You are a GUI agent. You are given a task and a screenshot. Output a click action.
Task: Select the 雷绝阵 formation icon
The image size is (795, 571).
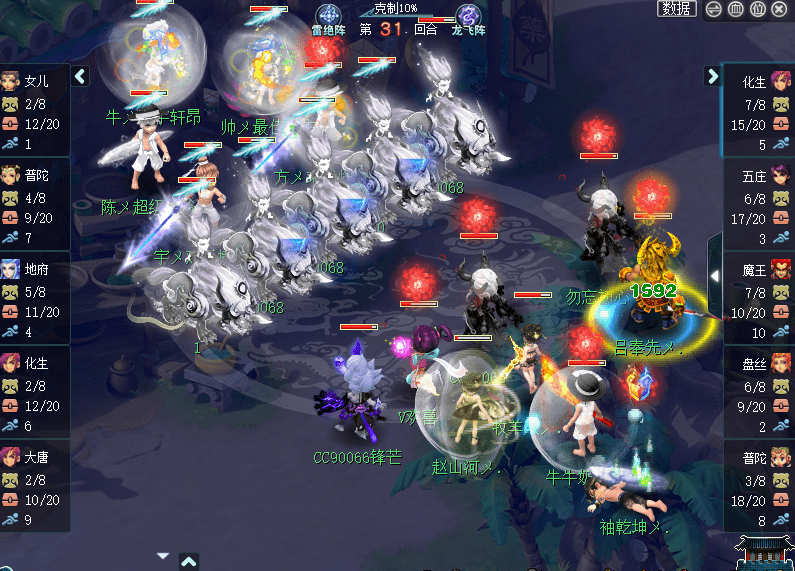328,17
